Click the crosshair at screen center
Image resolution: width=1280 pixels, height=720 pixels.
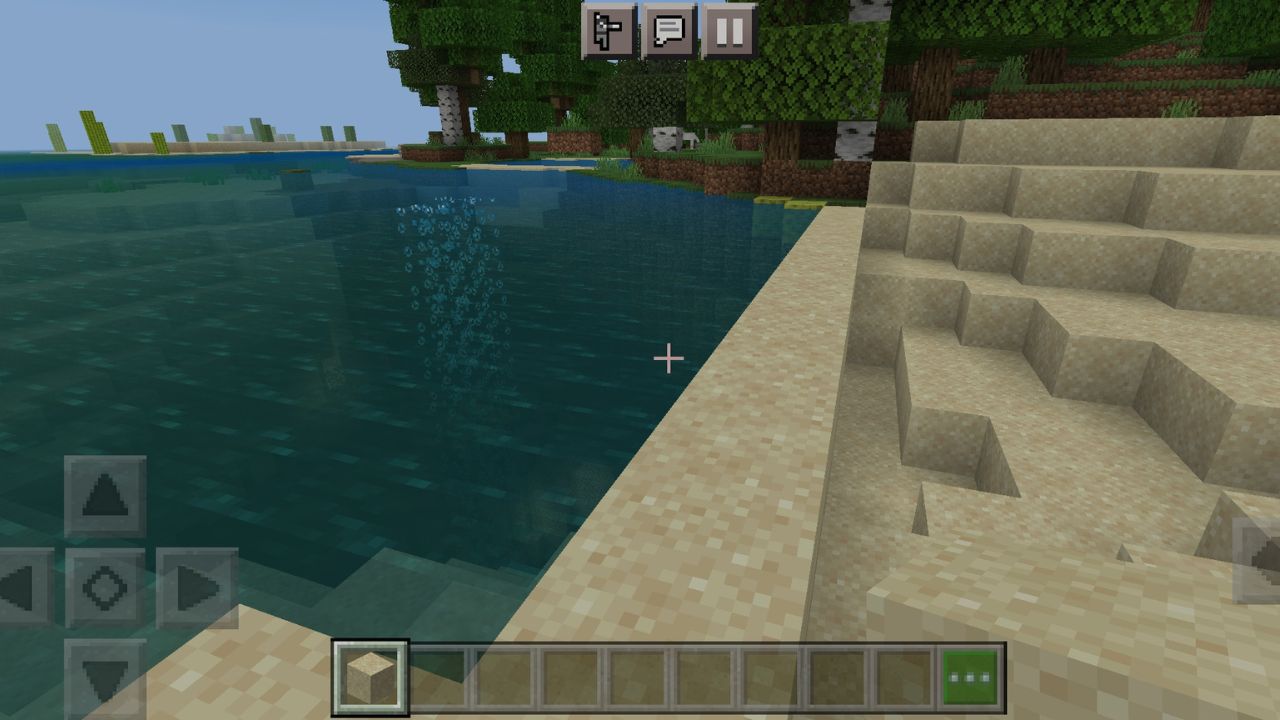pyautogui.click(x=667, y=357)
